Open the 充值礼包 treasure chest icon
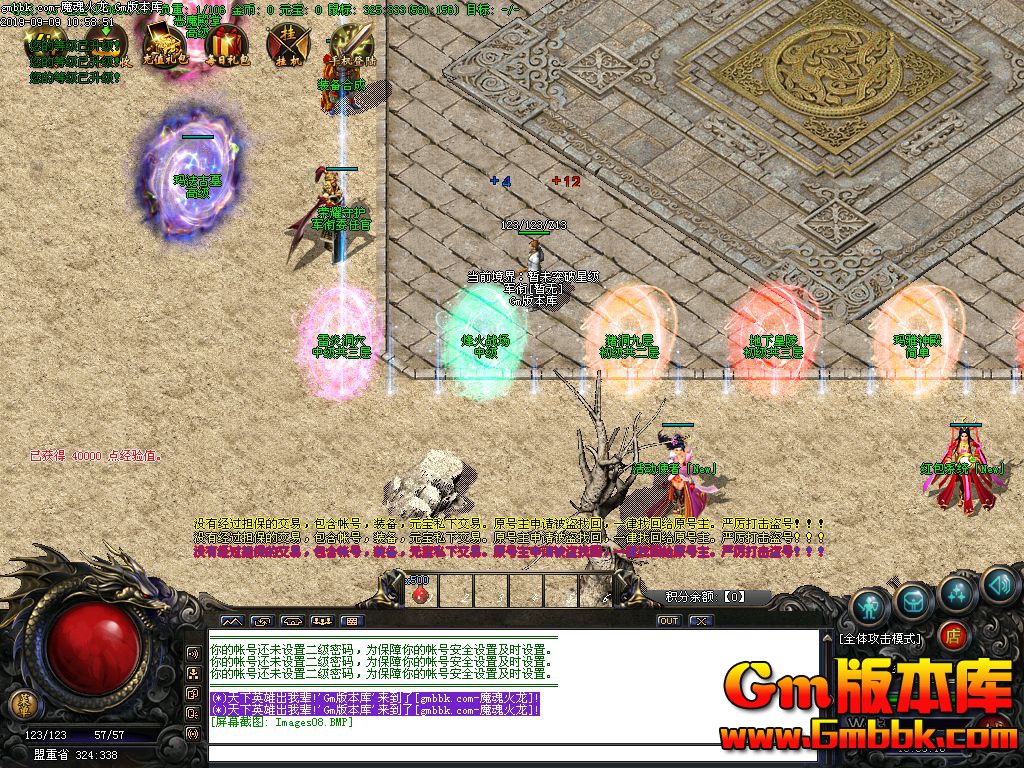 162,43
